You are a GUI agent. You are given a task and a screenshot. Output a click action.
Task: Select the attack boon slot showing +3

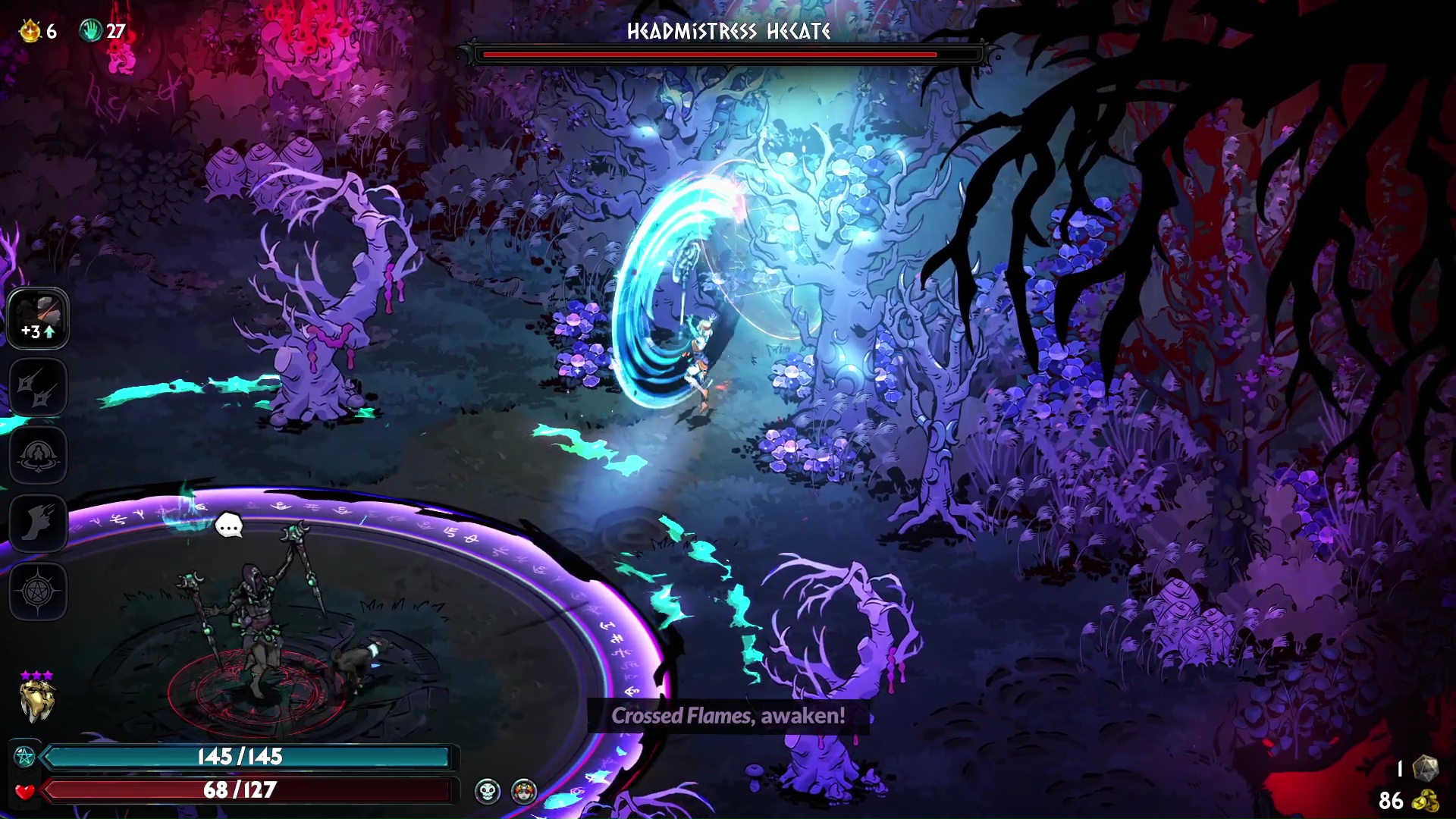(38, 318)
